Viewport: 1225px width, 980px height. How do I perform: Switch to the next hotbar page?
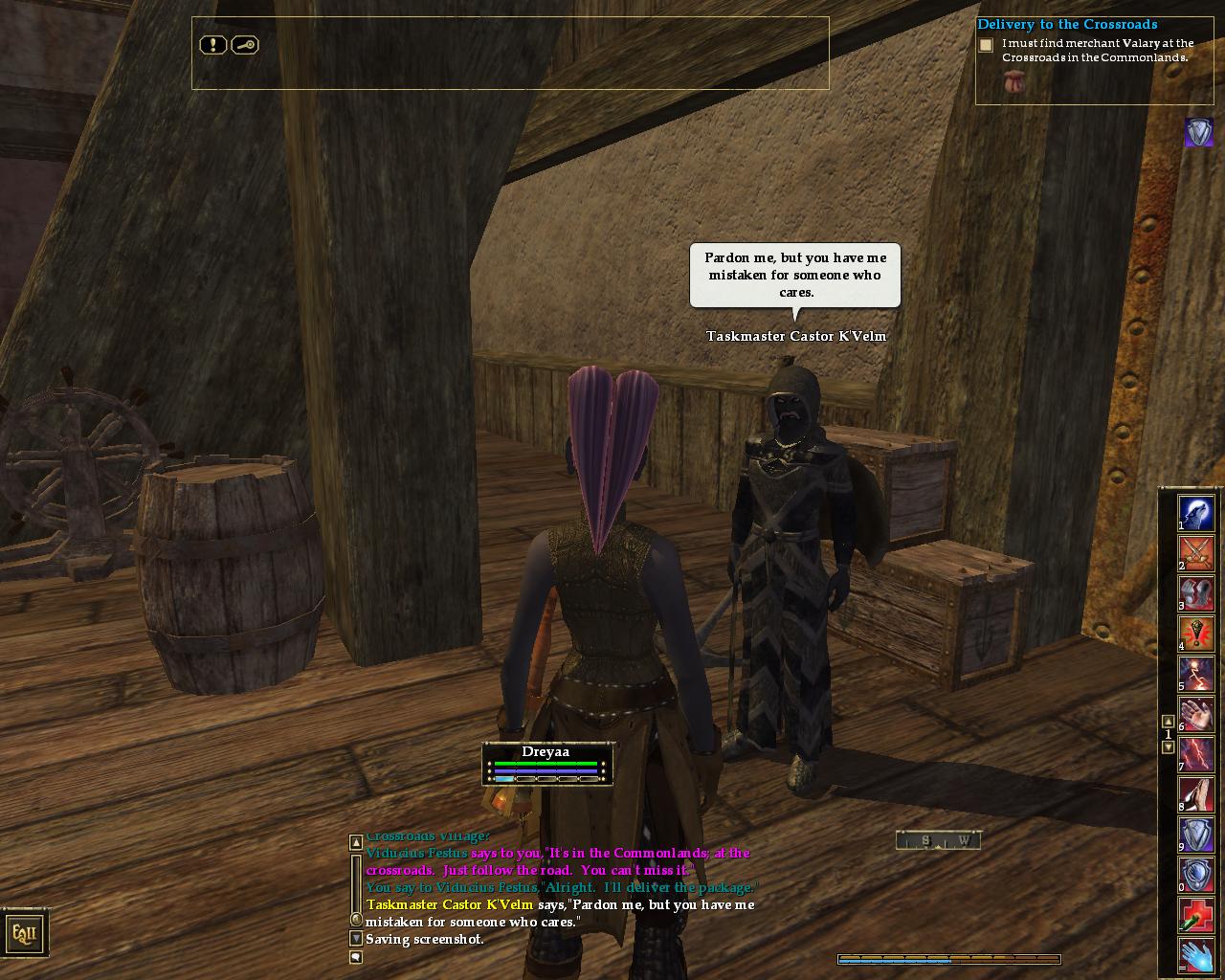tap(1168, 747)
